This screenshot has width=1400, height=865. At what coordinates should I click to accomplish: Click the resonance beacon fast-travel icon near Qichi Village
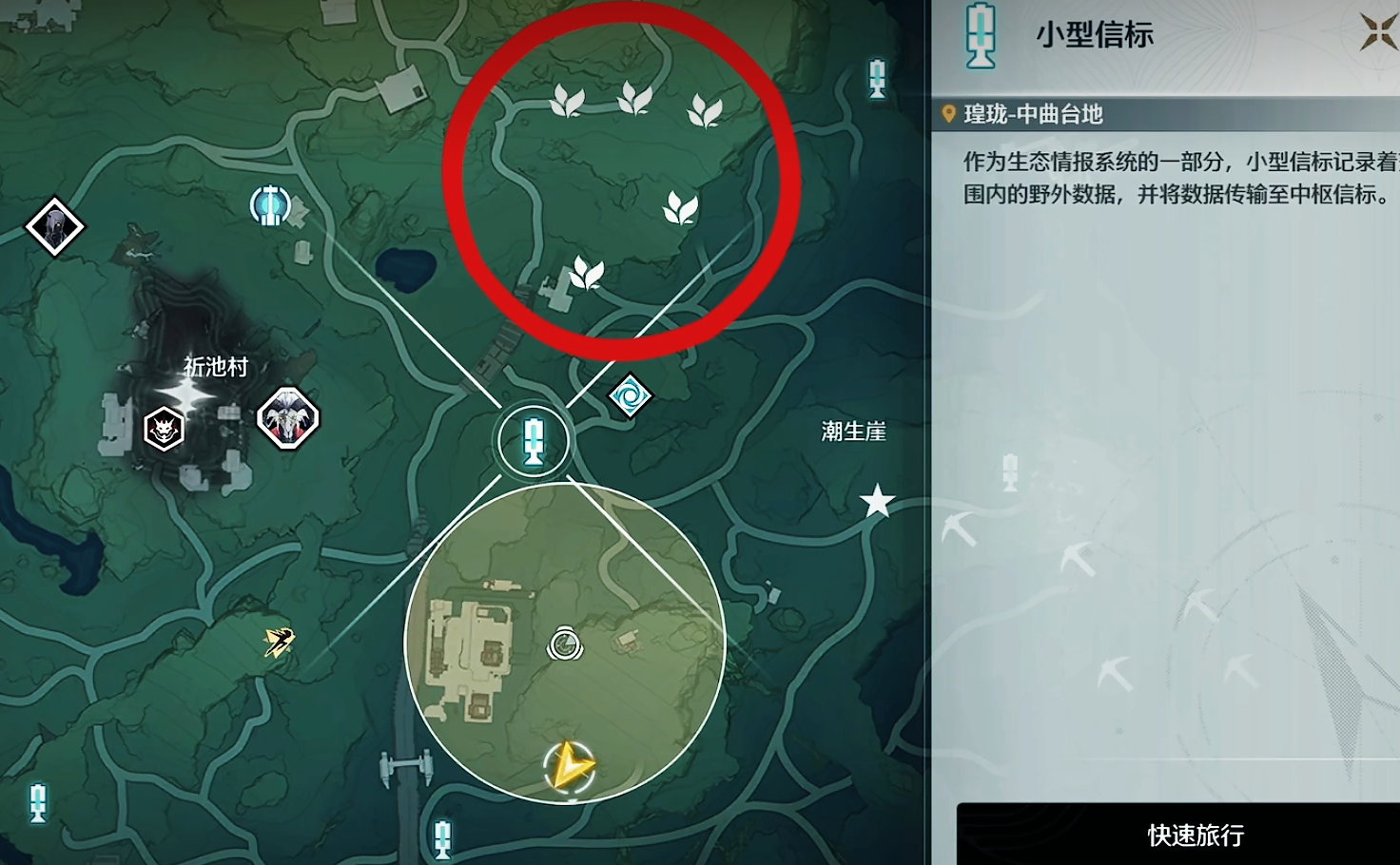[271, 204]
